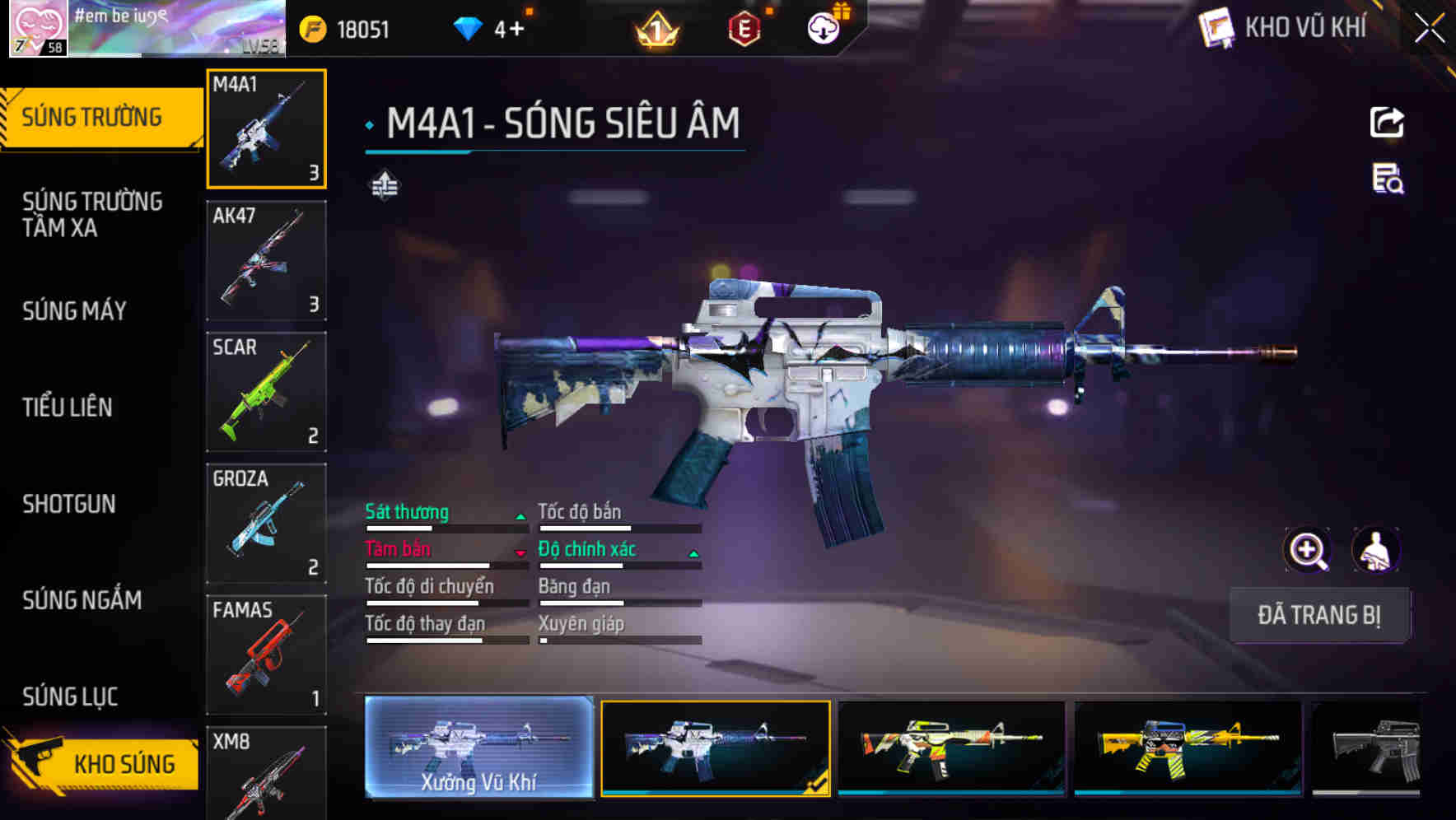Choose the XM8 weapon tile
The image size is (1456, 820).
(x=266, y=774)
